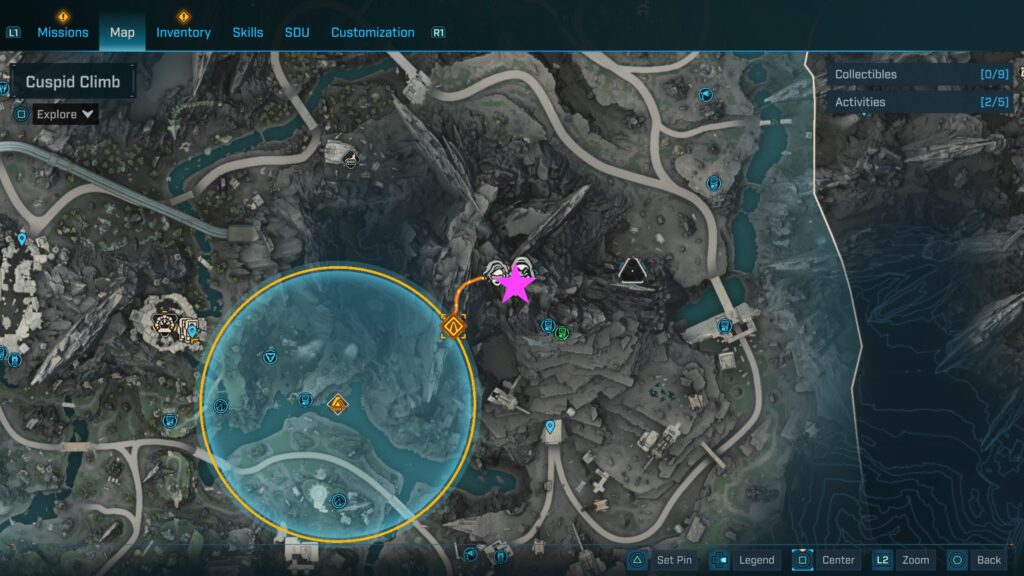Go to the Skills tab
The image size is (1024, 576).
[x=248, y=32]
